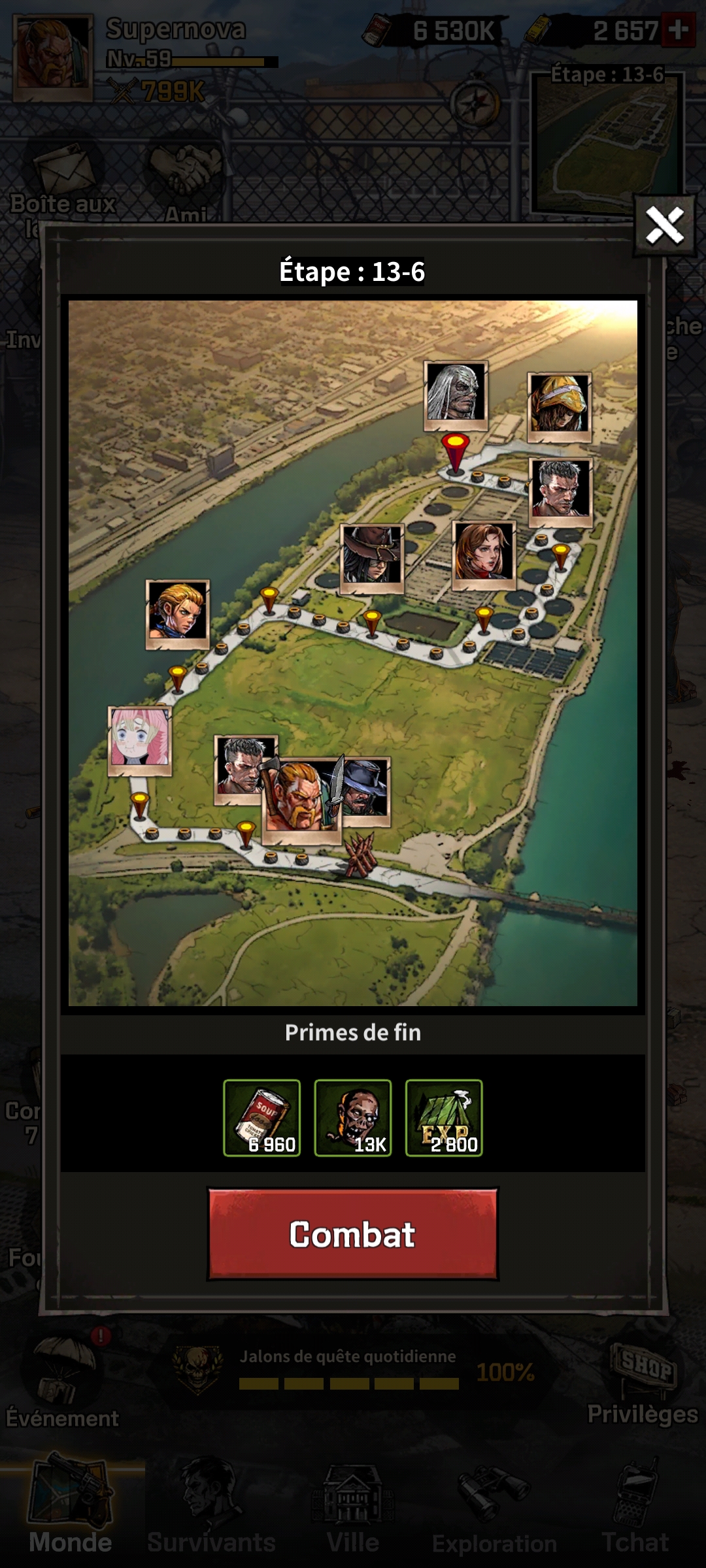This screenshot has height=1568, width=706.
Task: Inspect the zombie head reward icon
Action: [x=353, y=1118]
